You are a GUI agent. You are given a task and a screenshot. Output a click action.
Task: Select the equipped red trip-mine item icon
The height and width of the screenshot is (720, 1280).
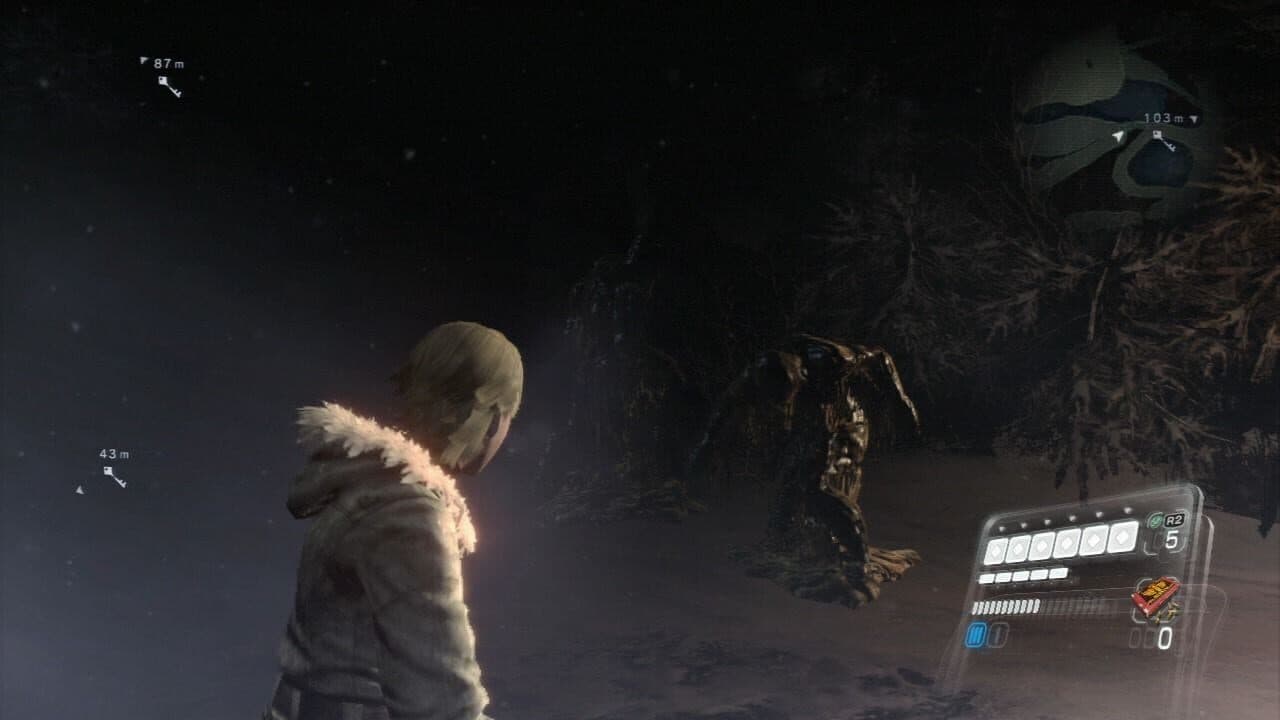[x=1156, y=597]
